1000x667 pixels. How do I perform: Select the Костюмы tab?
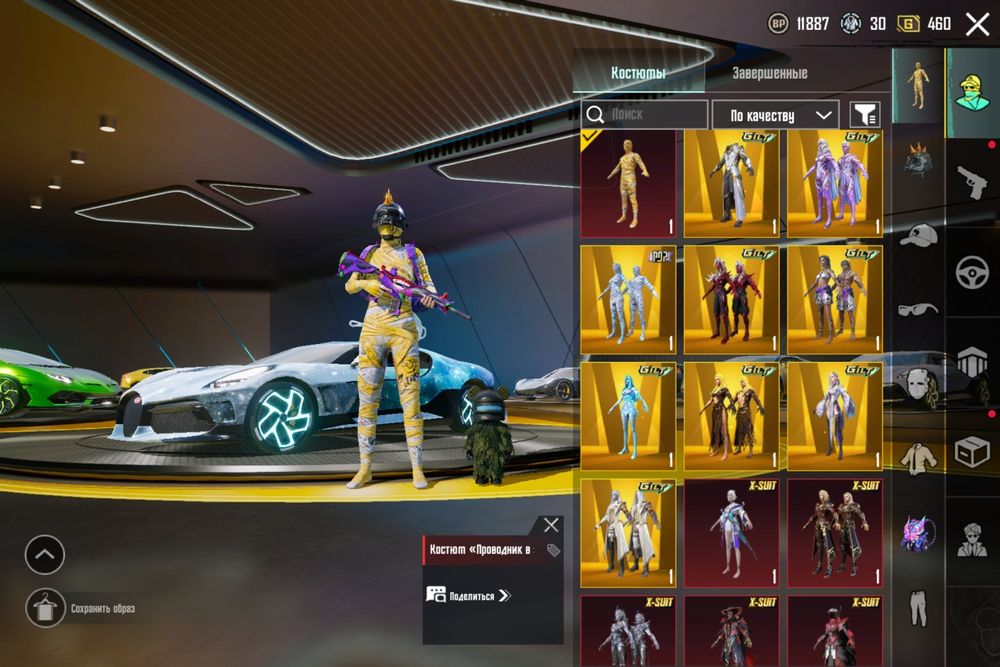[x=638, y=73]
